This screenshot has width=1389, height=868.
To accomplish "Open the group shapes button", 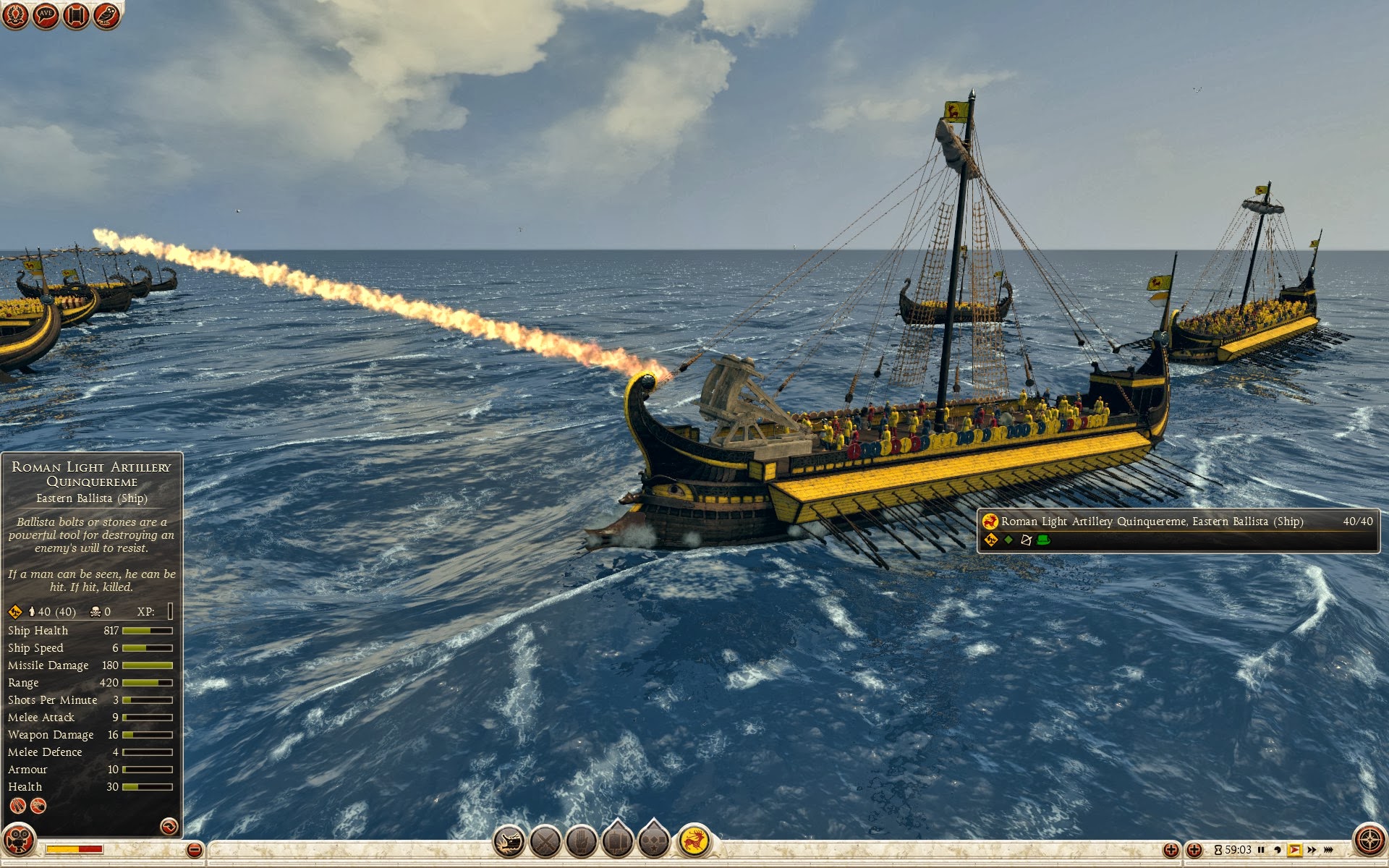I will [x=653, y=841].
